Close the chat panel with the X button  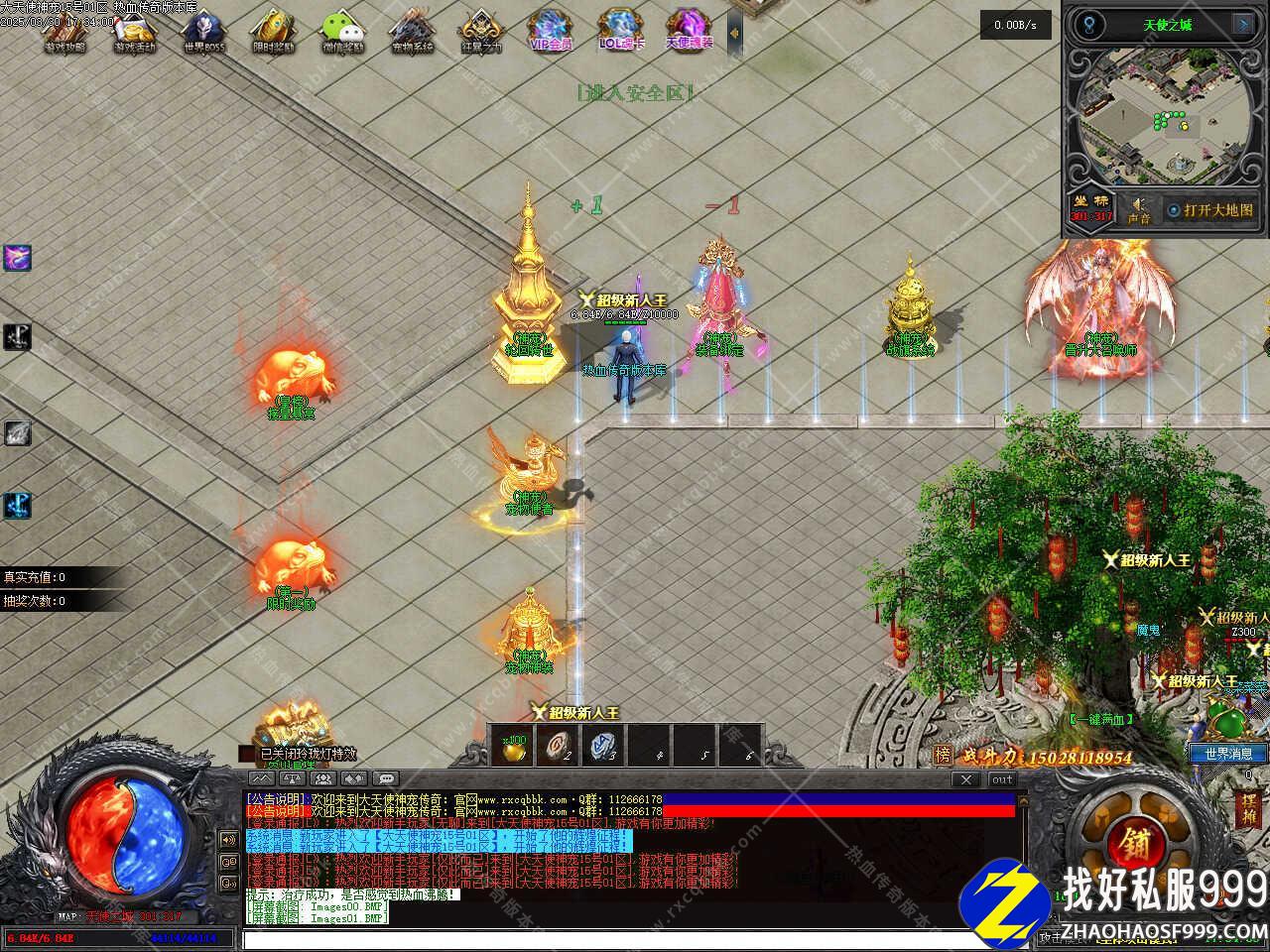tap(965, 779)
